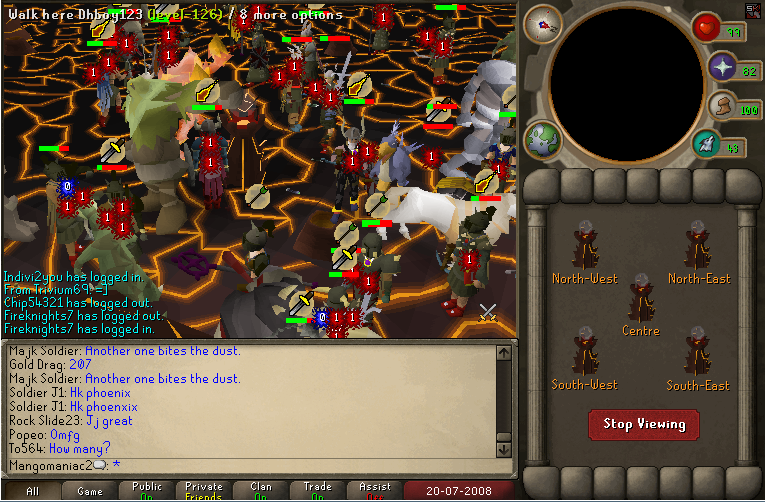Open the Private chat filter
This screenshot has height=502, width=765.
[204, 491]
